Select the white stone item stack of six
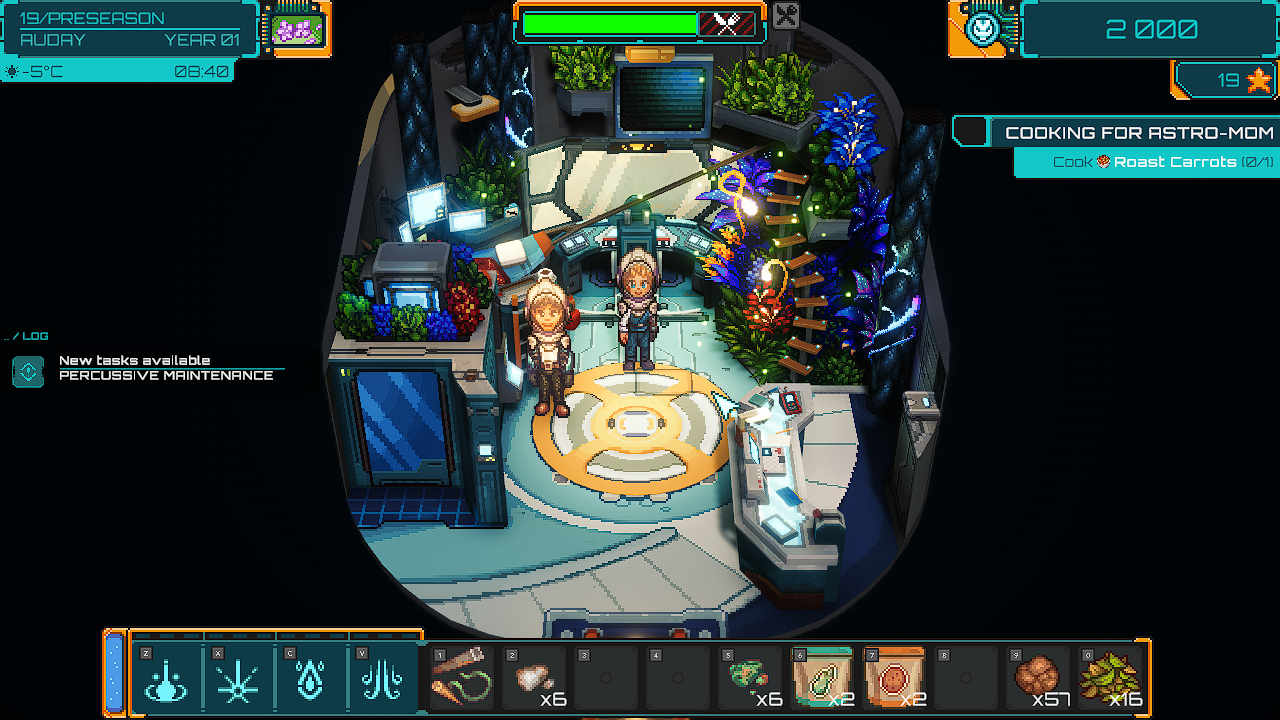 point(534,678)
